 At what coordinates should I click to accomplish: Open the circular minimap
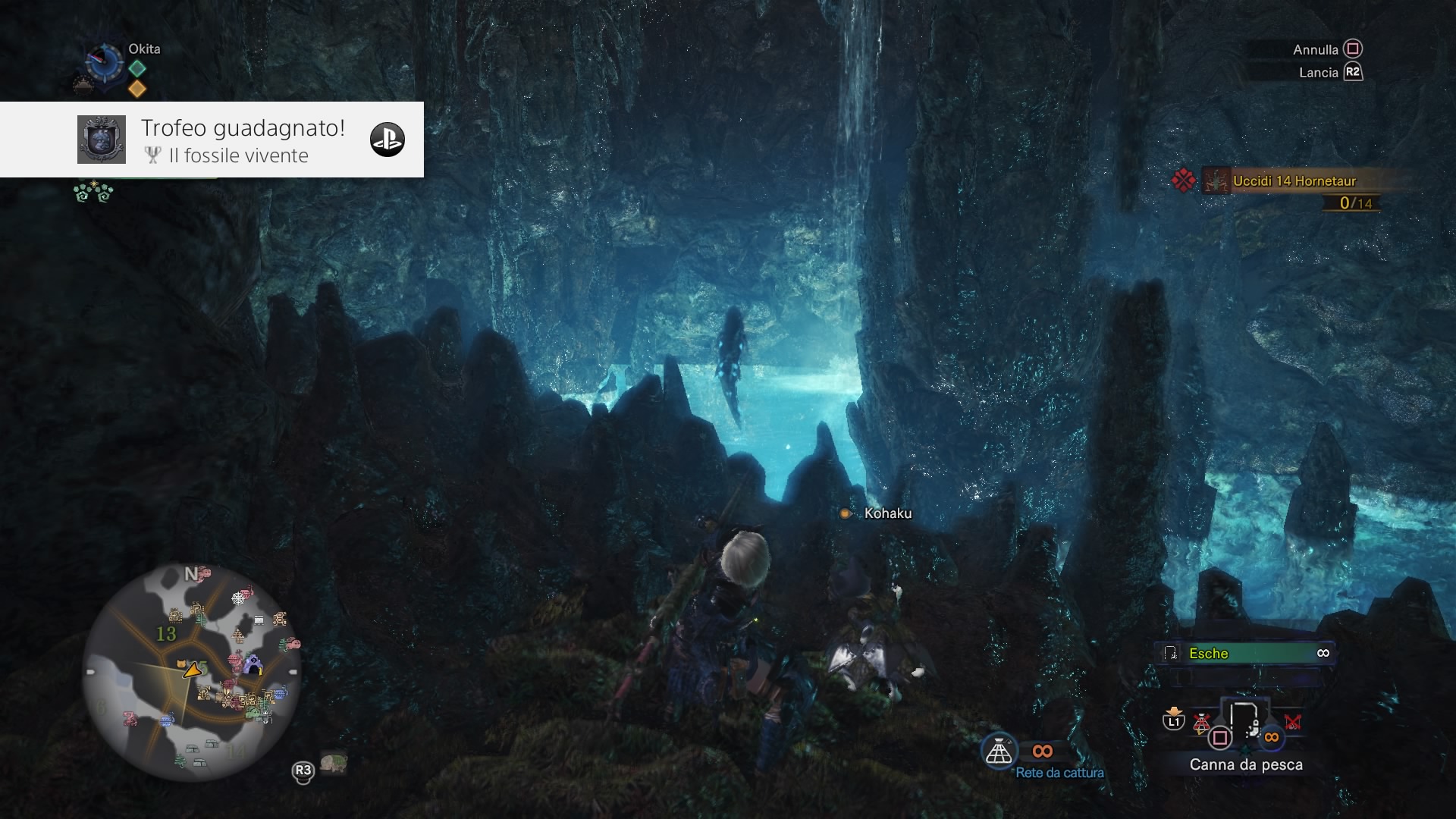191,672
